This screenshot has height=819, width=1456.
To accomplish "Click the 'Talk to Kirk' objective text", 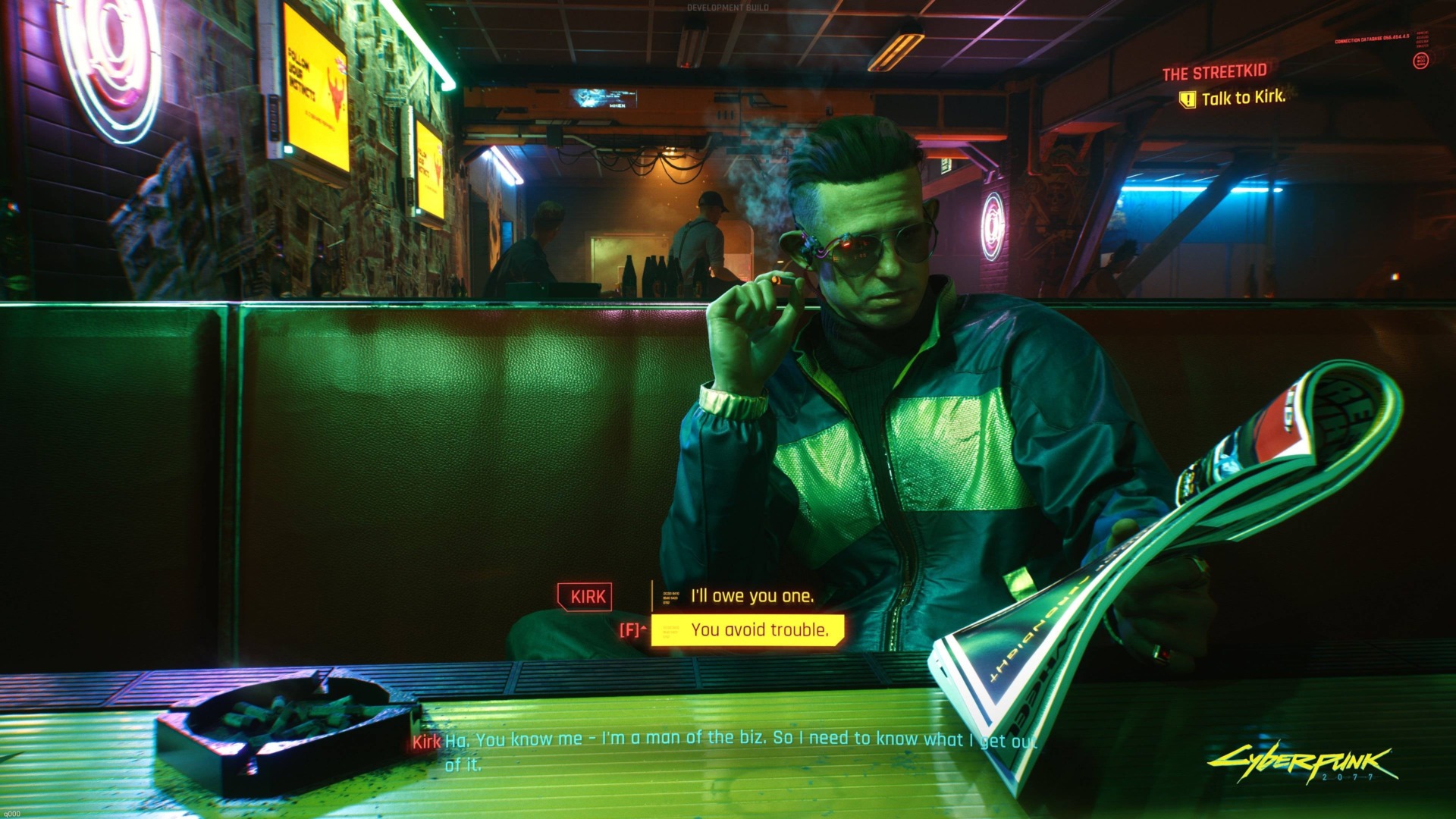I will [x=1244, y=97].
